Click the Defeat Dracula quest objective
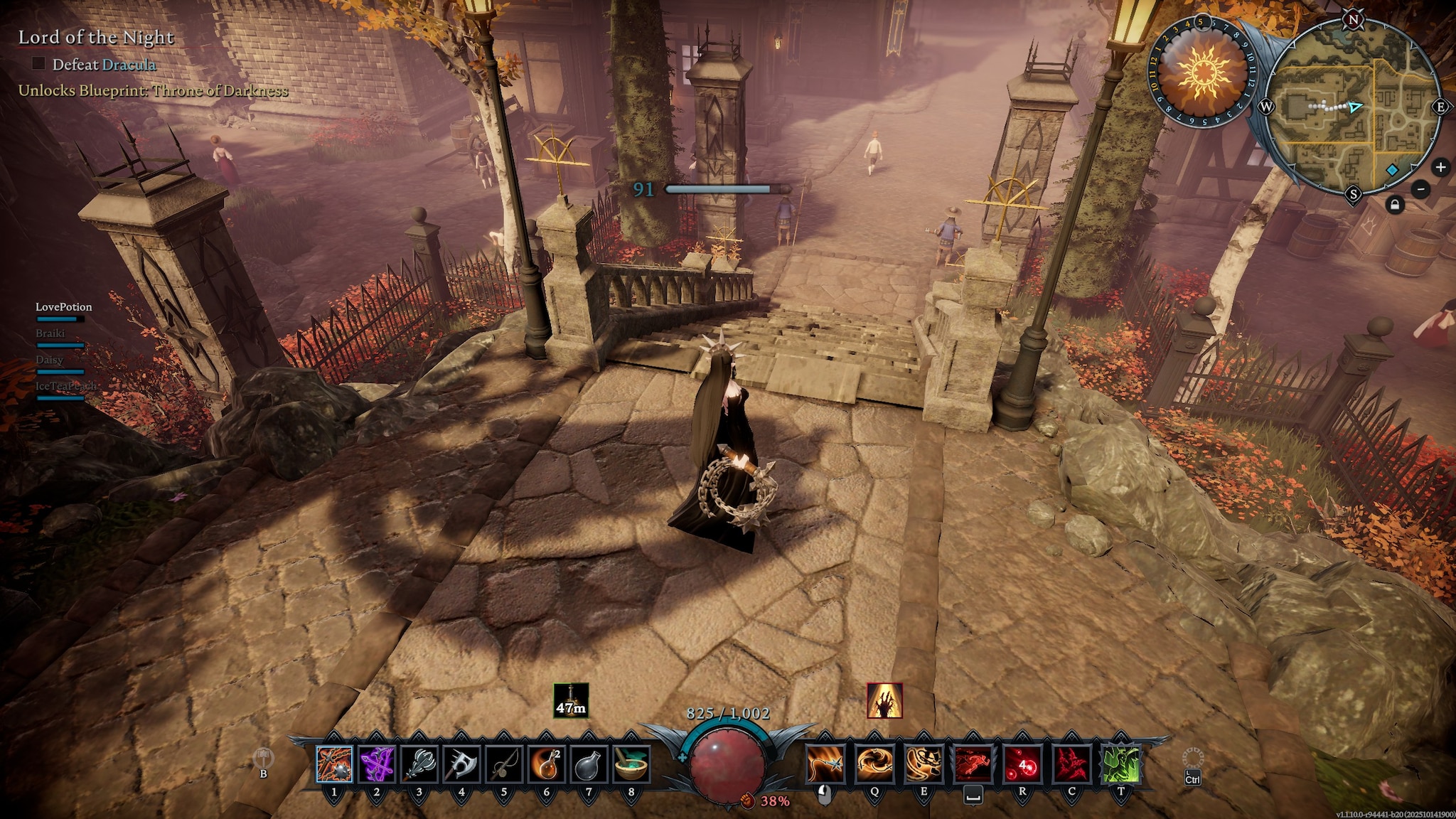The height and width of the screenshot is (819, 1456). pos(103,65)
